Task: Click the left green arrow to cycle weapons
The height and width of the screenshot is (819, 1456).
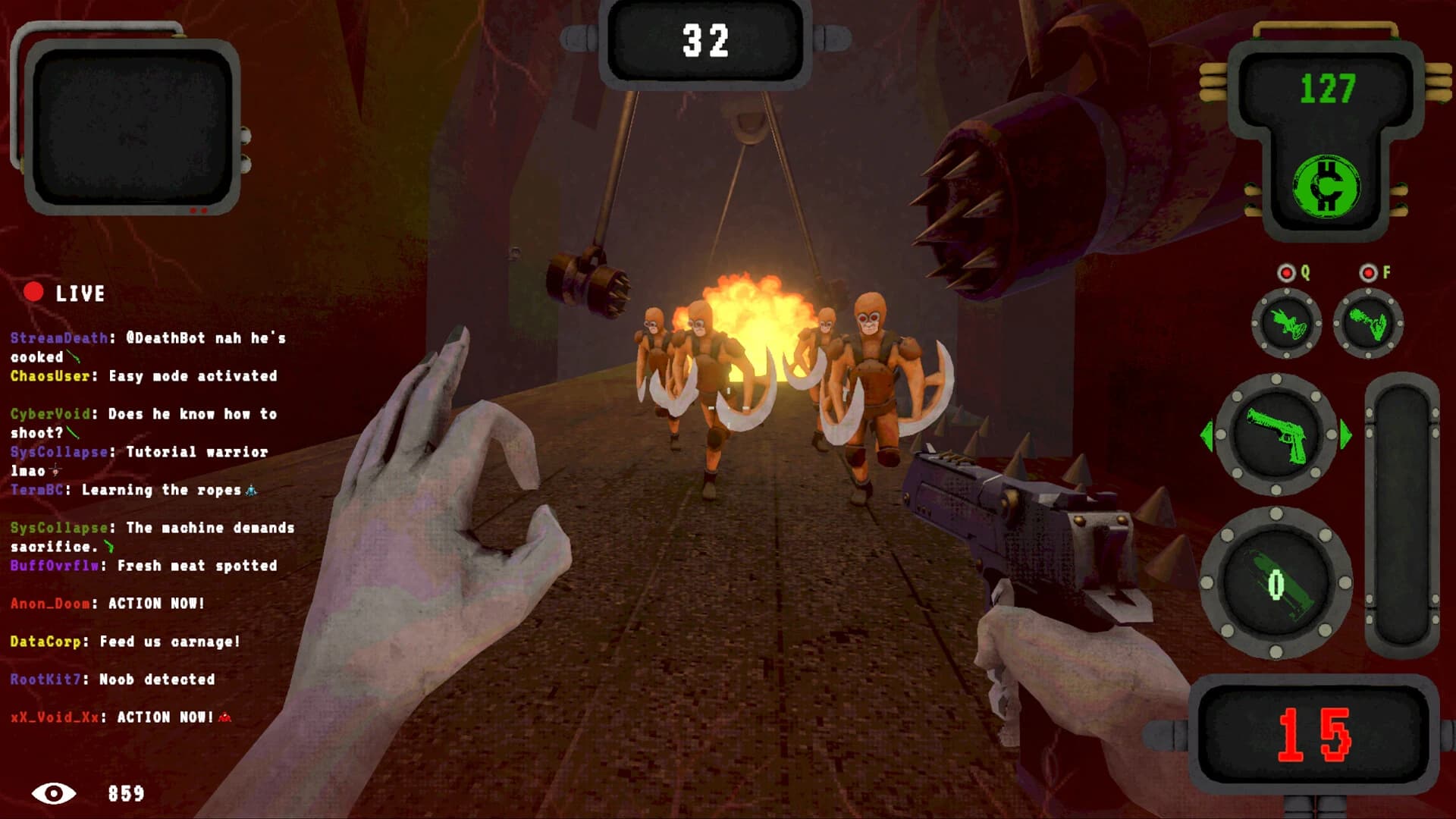Action: 1207,437
